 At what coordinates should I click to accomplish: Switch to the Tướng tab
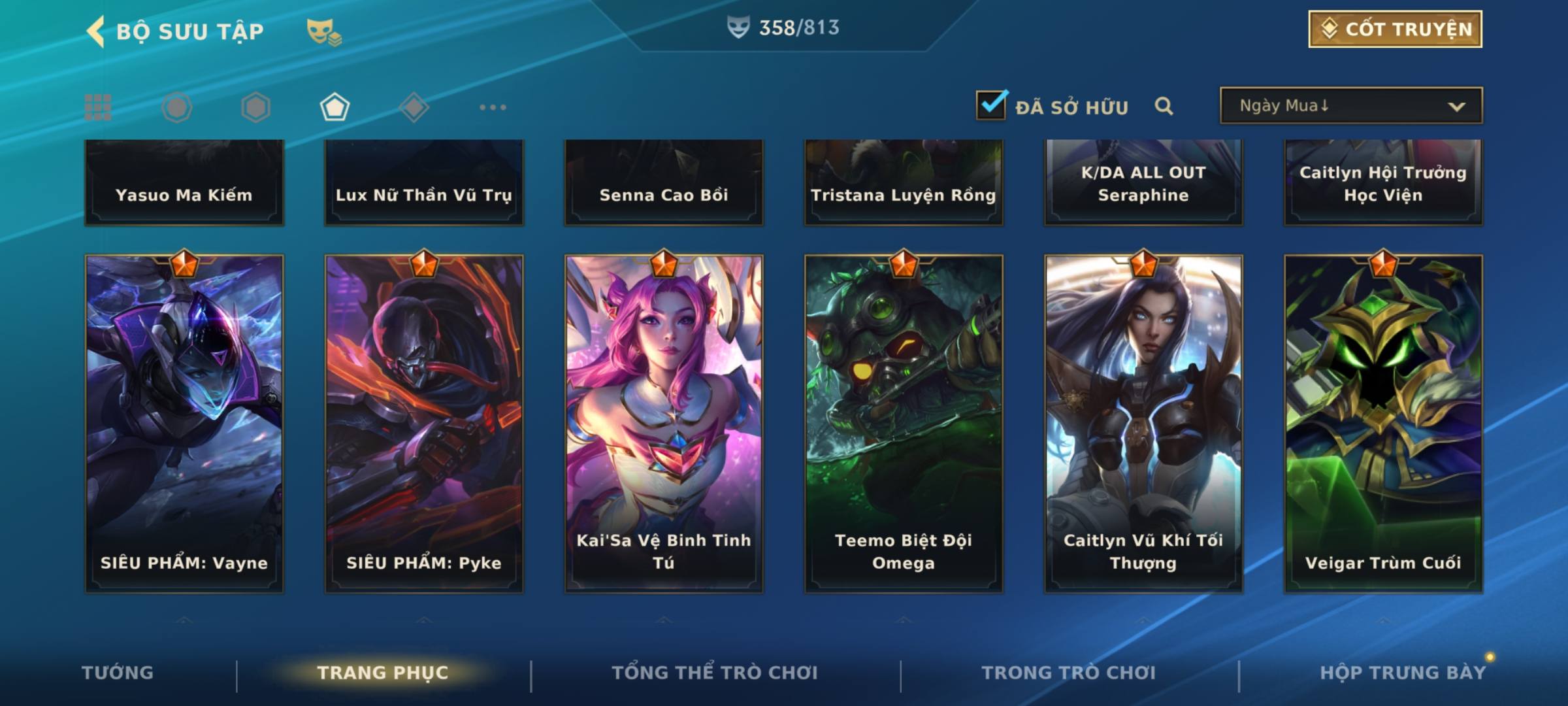point(118,673)
